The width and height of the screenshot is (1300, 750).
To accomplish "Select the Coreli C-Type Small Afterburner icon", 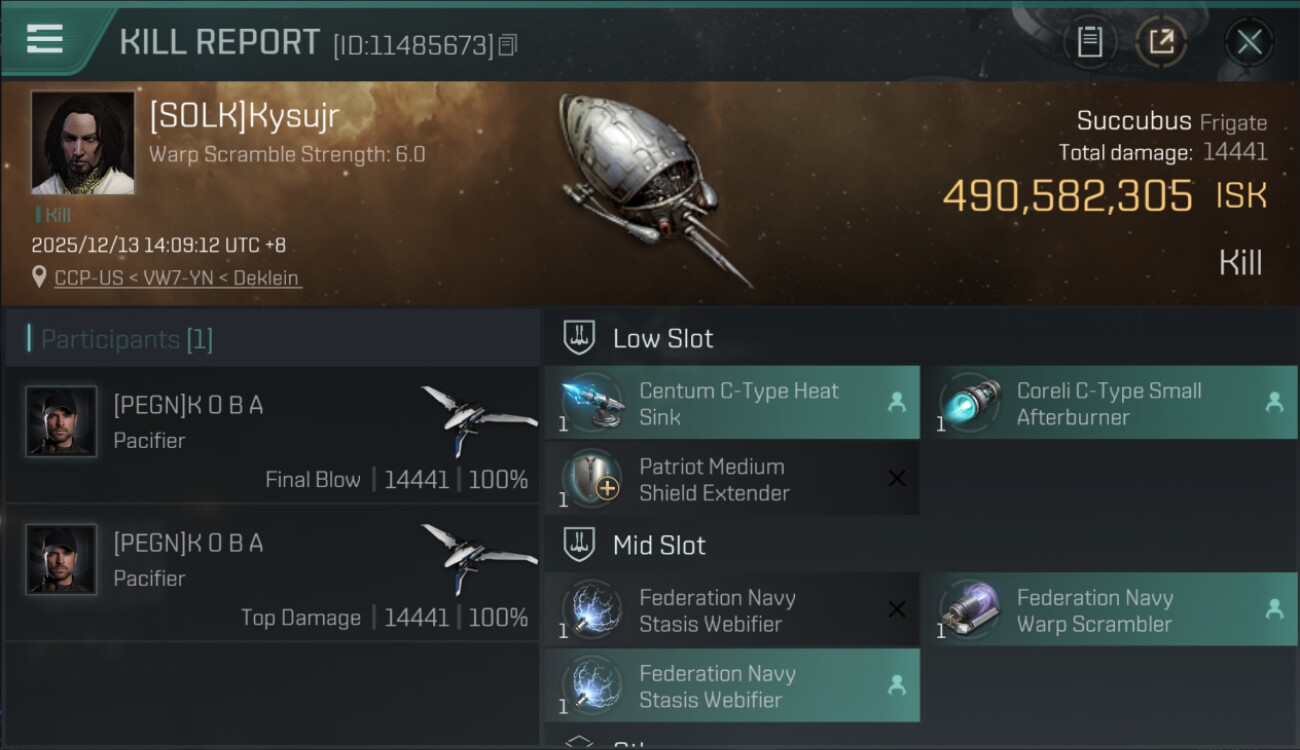I will 968,403.
